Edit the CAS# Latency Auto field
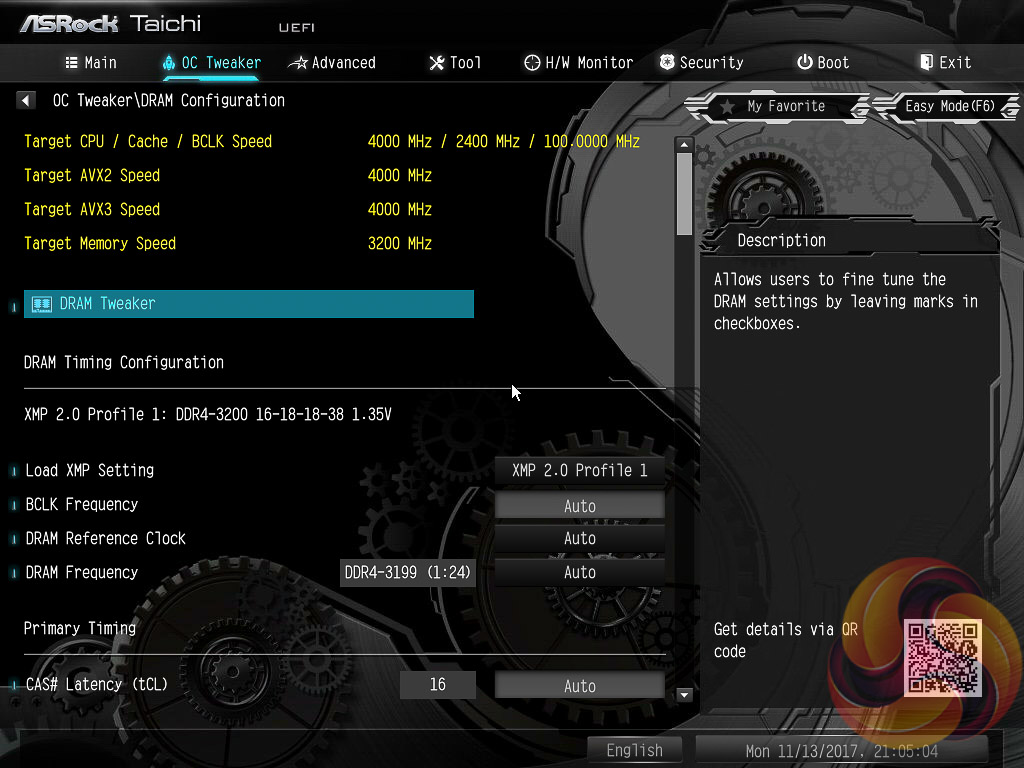 [579, 686]
